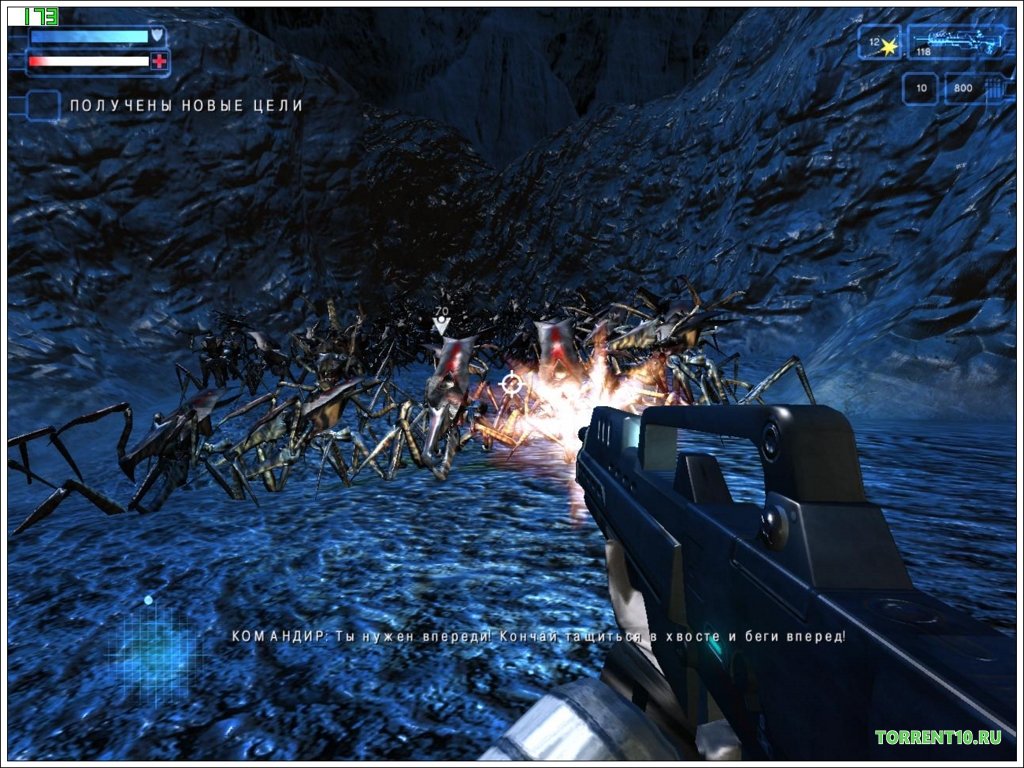Click the armor shield icon

tap(157, 36)
